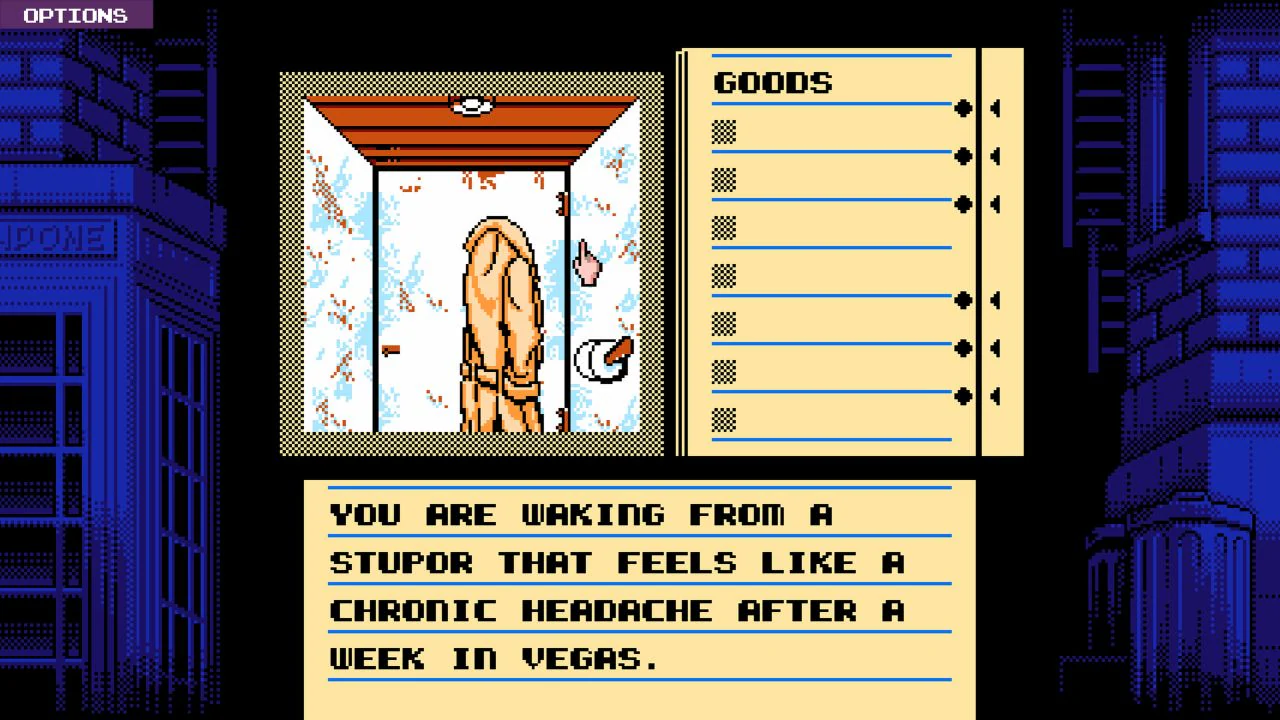Viewport: 1280px width, 720px height.
Task: Click the diamond handle at the end of the GOODS header line
Action: click(964, 109)
